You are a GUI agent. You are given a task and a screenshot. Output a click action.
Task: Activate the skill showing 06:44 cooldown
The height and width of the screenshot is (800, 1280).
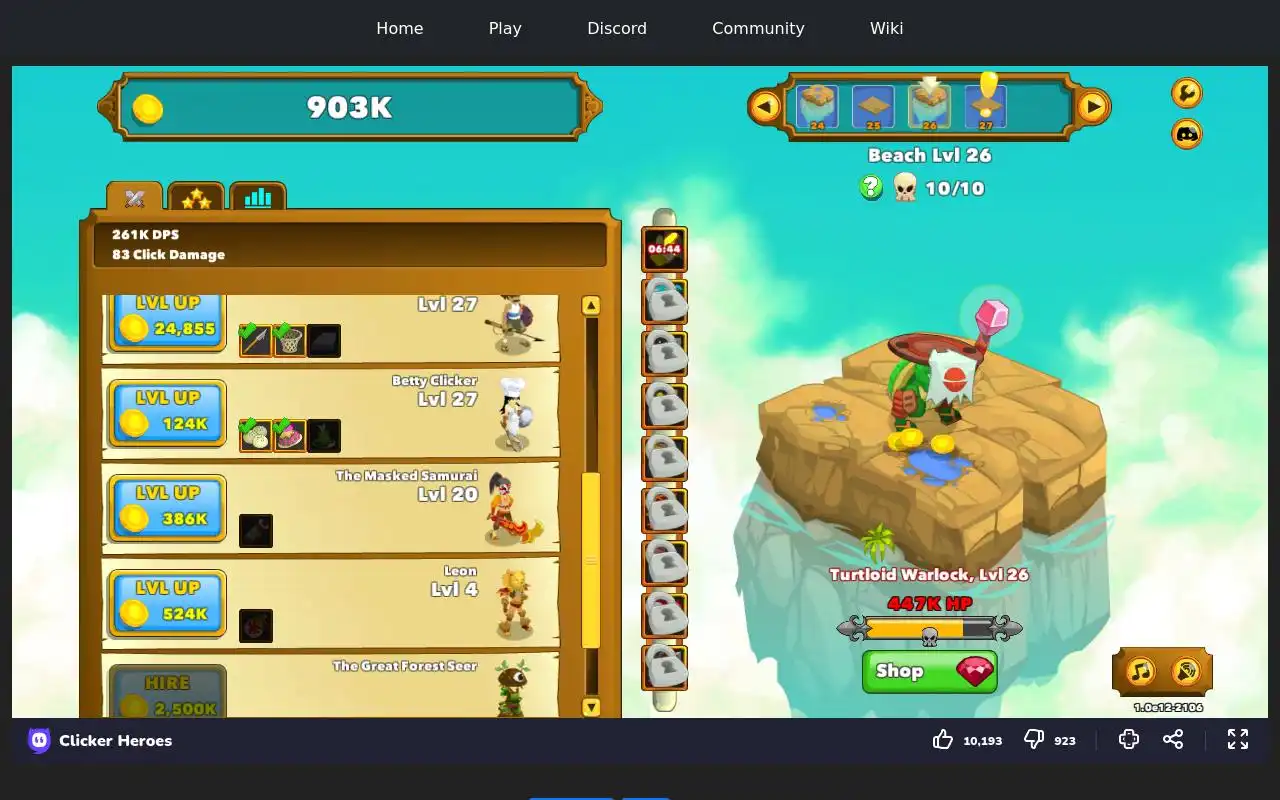(x=664, y=249)
